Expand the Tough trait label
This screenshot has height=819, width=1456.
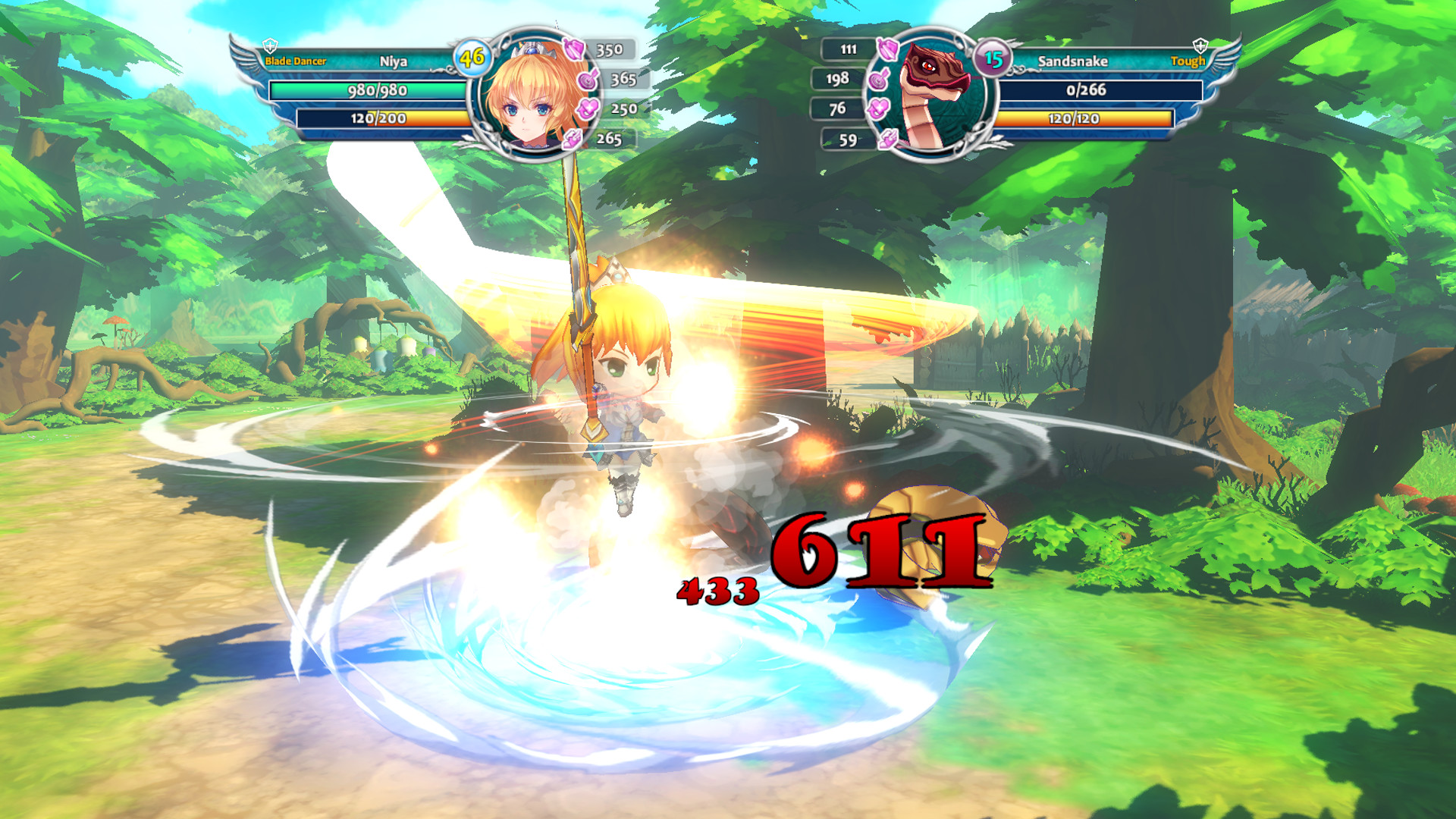point(1188,61)
